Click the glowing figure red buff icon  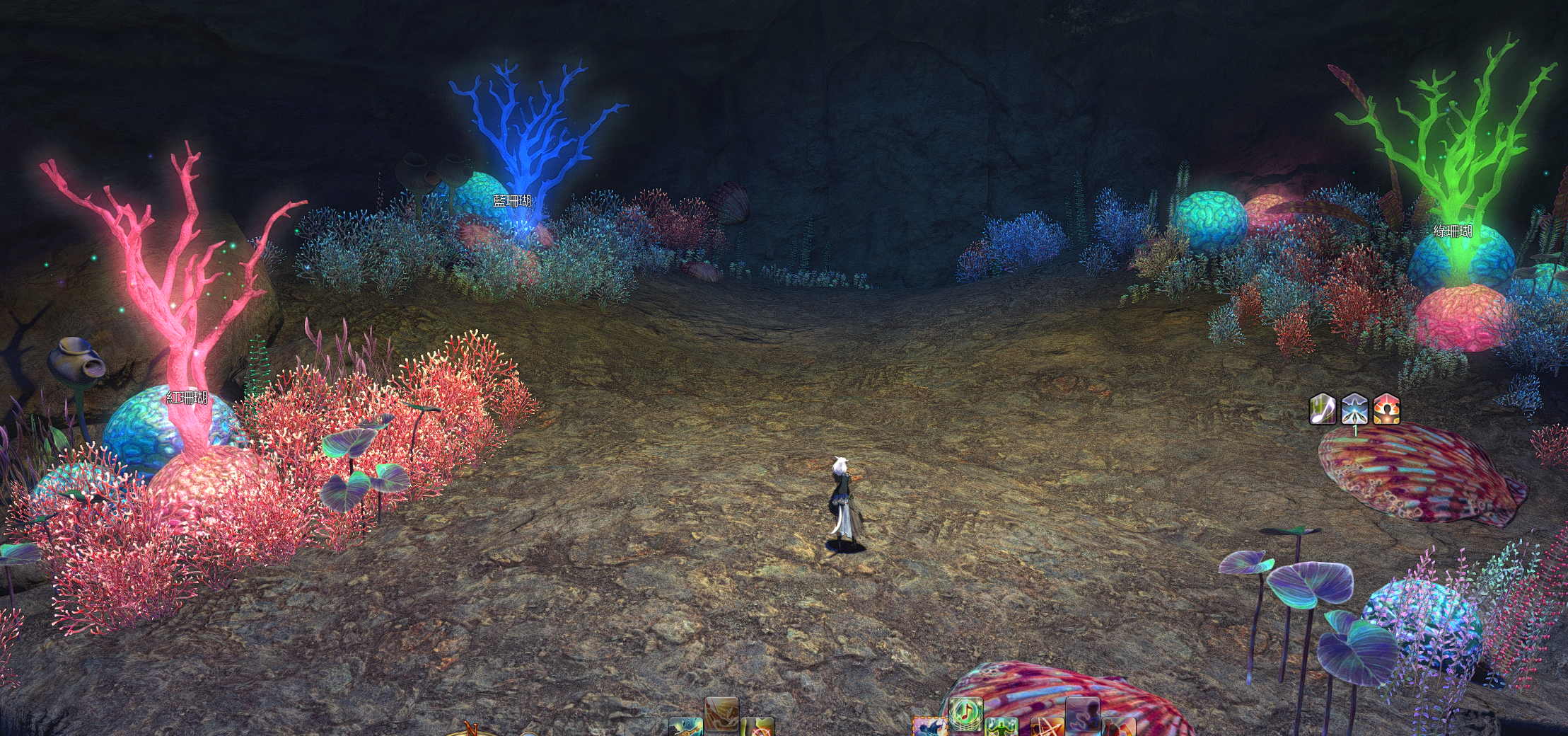(x=1386, y=409)
